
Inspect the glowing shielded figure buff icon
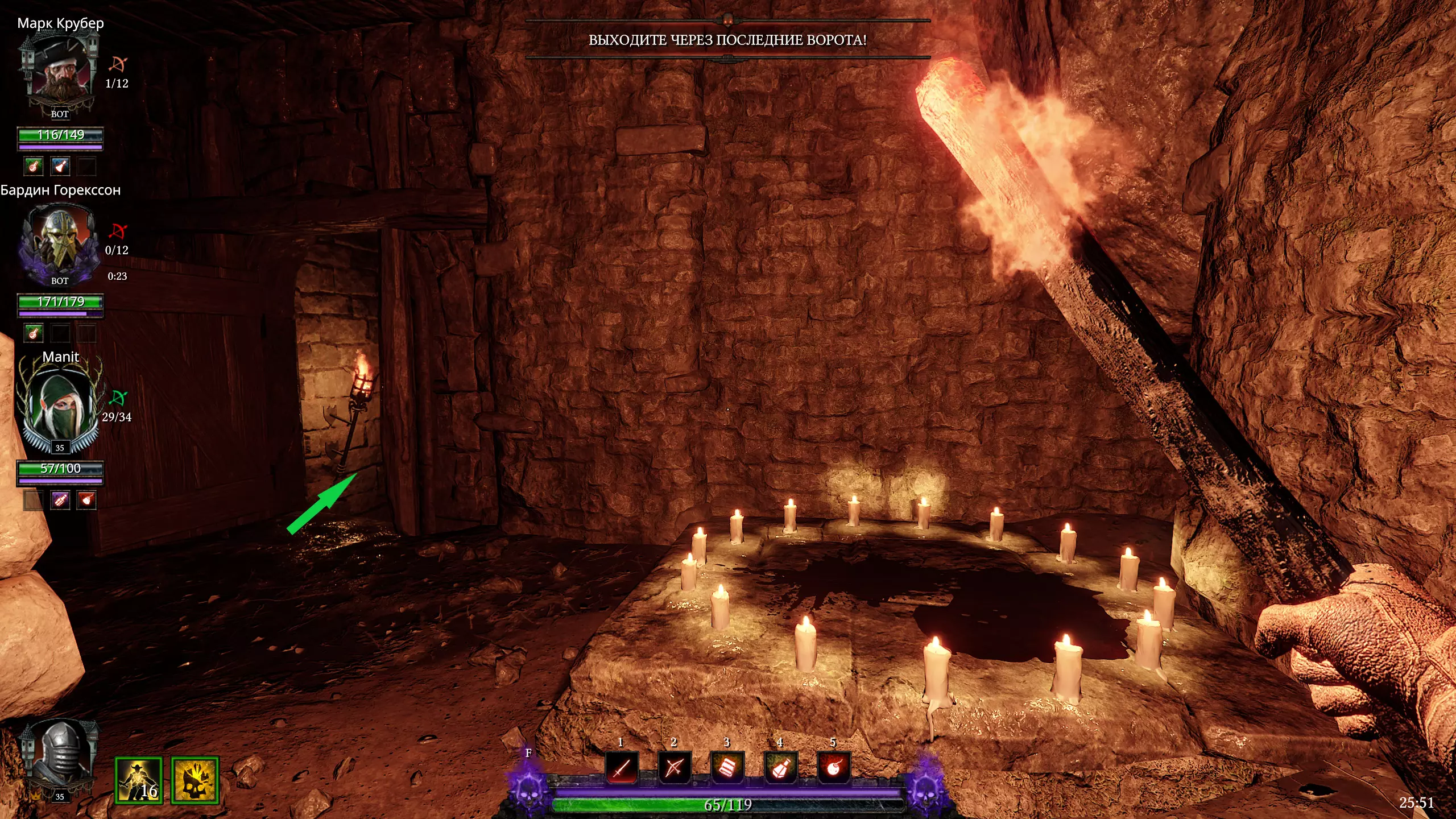click(x=139, y=780)
